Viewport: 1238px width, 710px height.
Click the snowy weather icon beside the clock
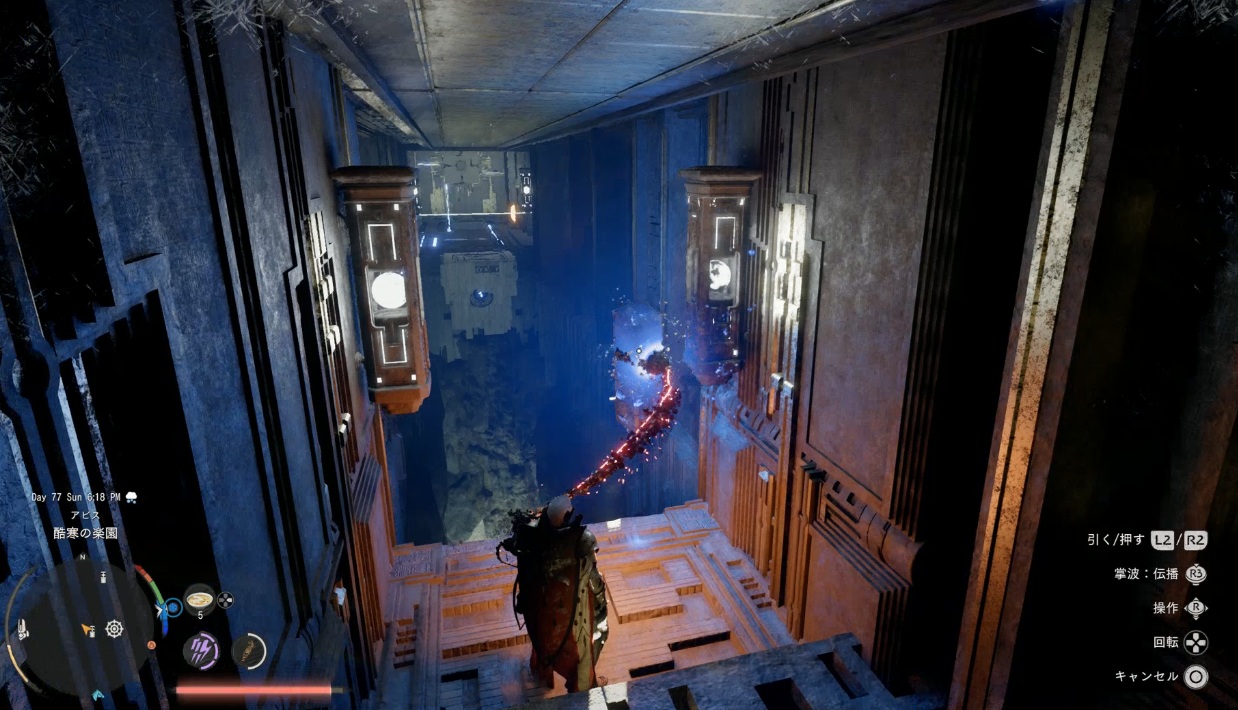131,497
